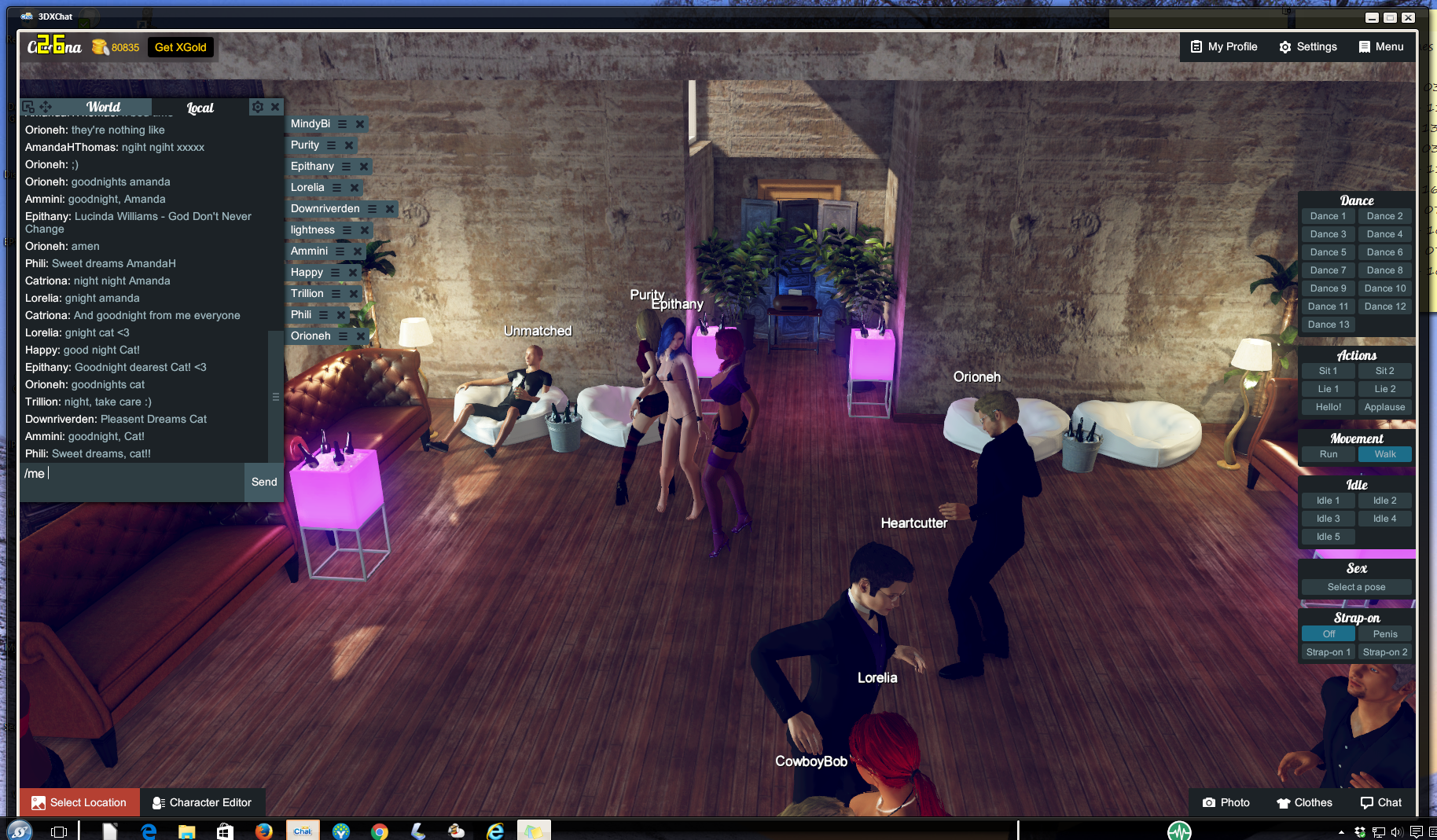Select the Sit 1 action
Viewport: 1437px width, 840px height.
tap(1328, 371)
